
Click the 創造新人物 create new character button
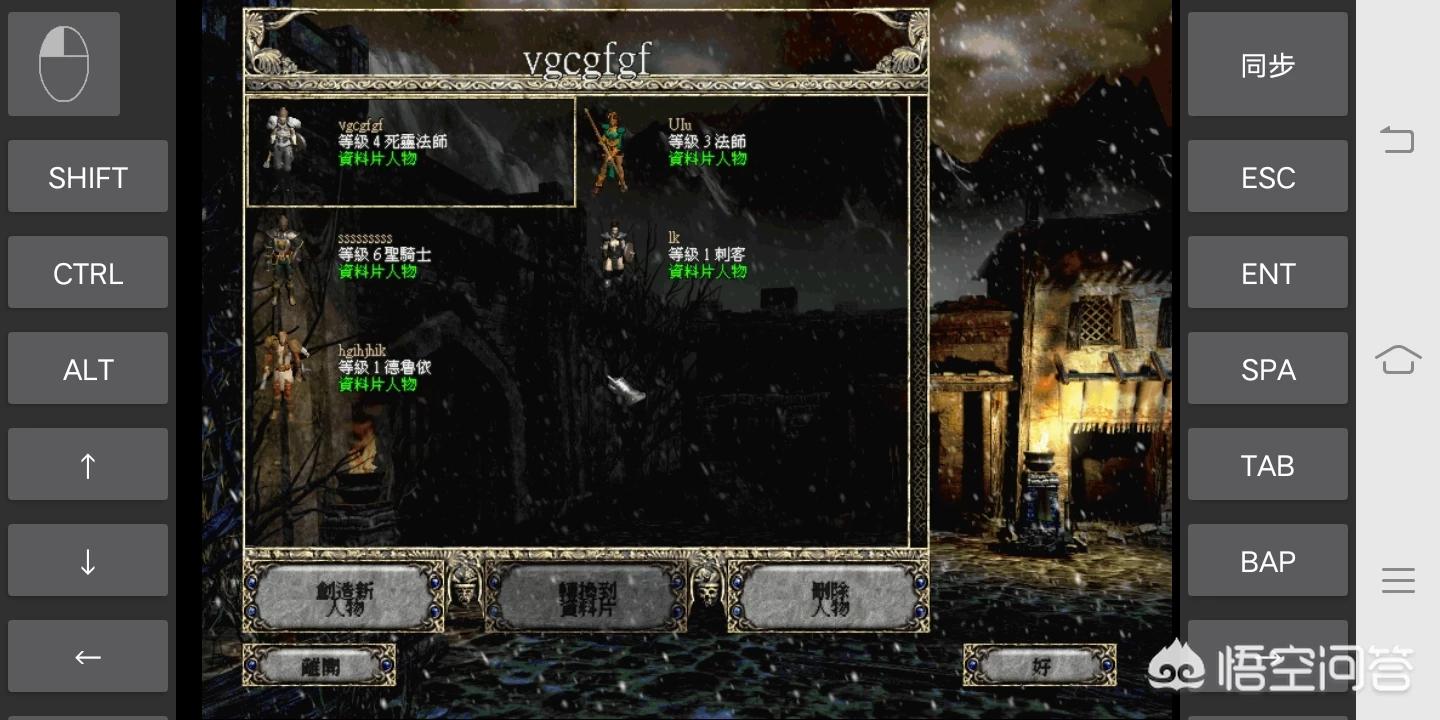pos(344,598)
